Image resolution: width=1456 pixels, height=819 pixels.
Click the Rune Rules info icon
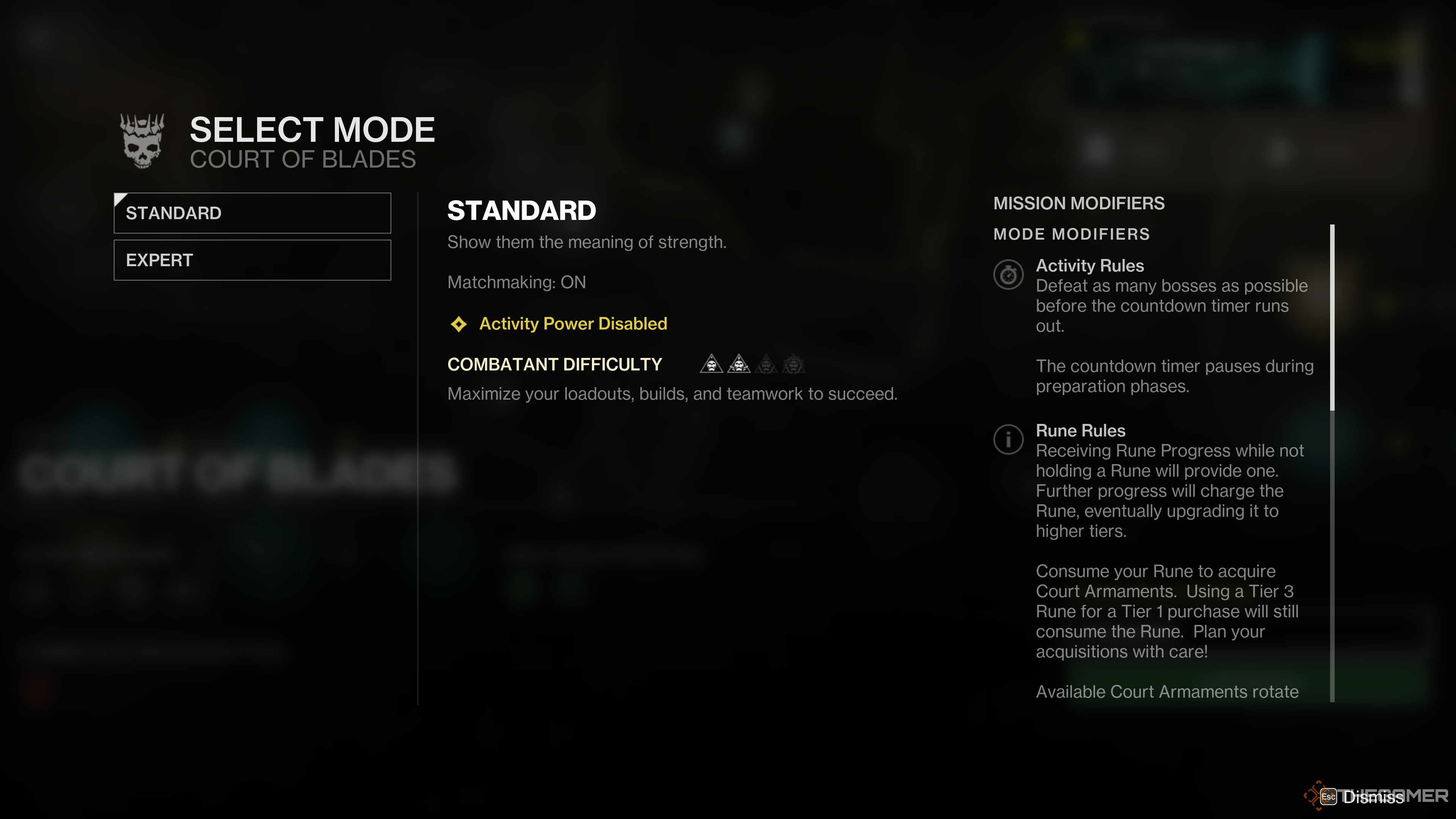pyautogui.click(x=1008, y=439)
